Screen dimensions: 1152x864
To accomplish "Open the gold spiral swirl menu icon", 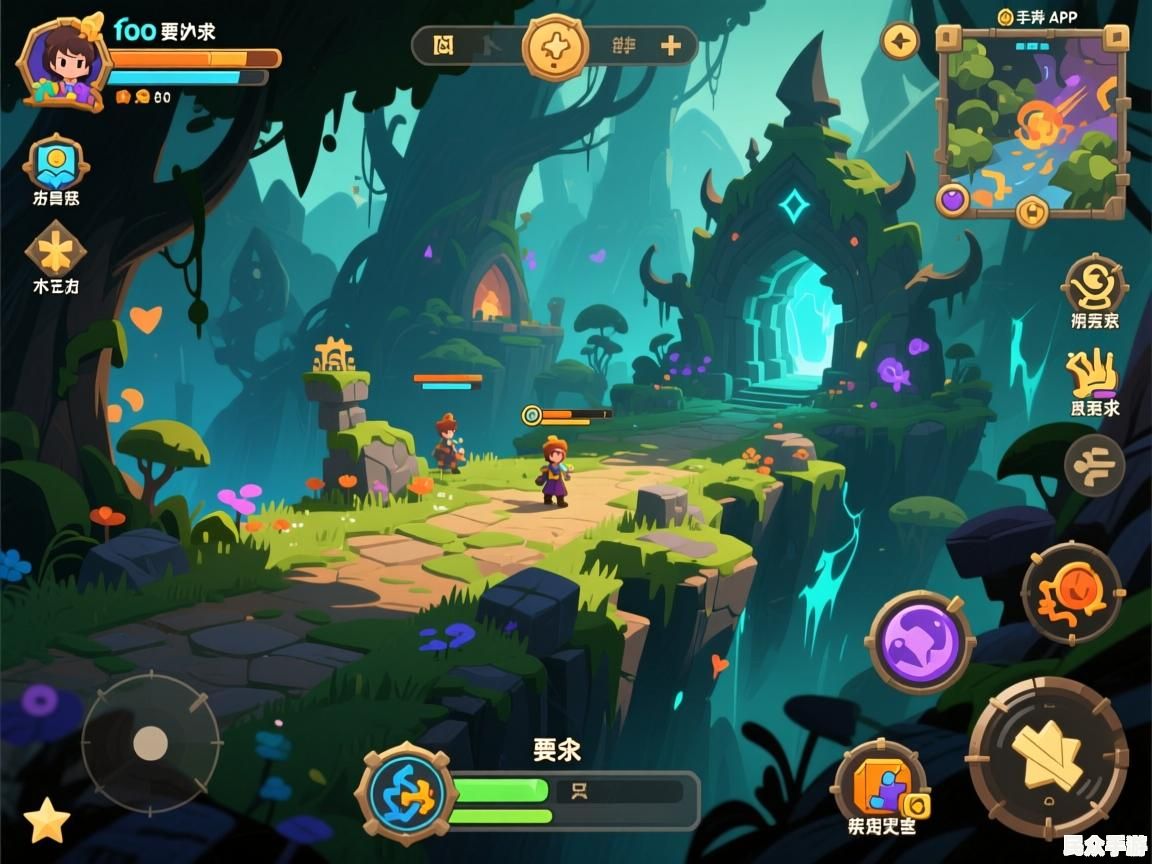I will pos(1094,283).
